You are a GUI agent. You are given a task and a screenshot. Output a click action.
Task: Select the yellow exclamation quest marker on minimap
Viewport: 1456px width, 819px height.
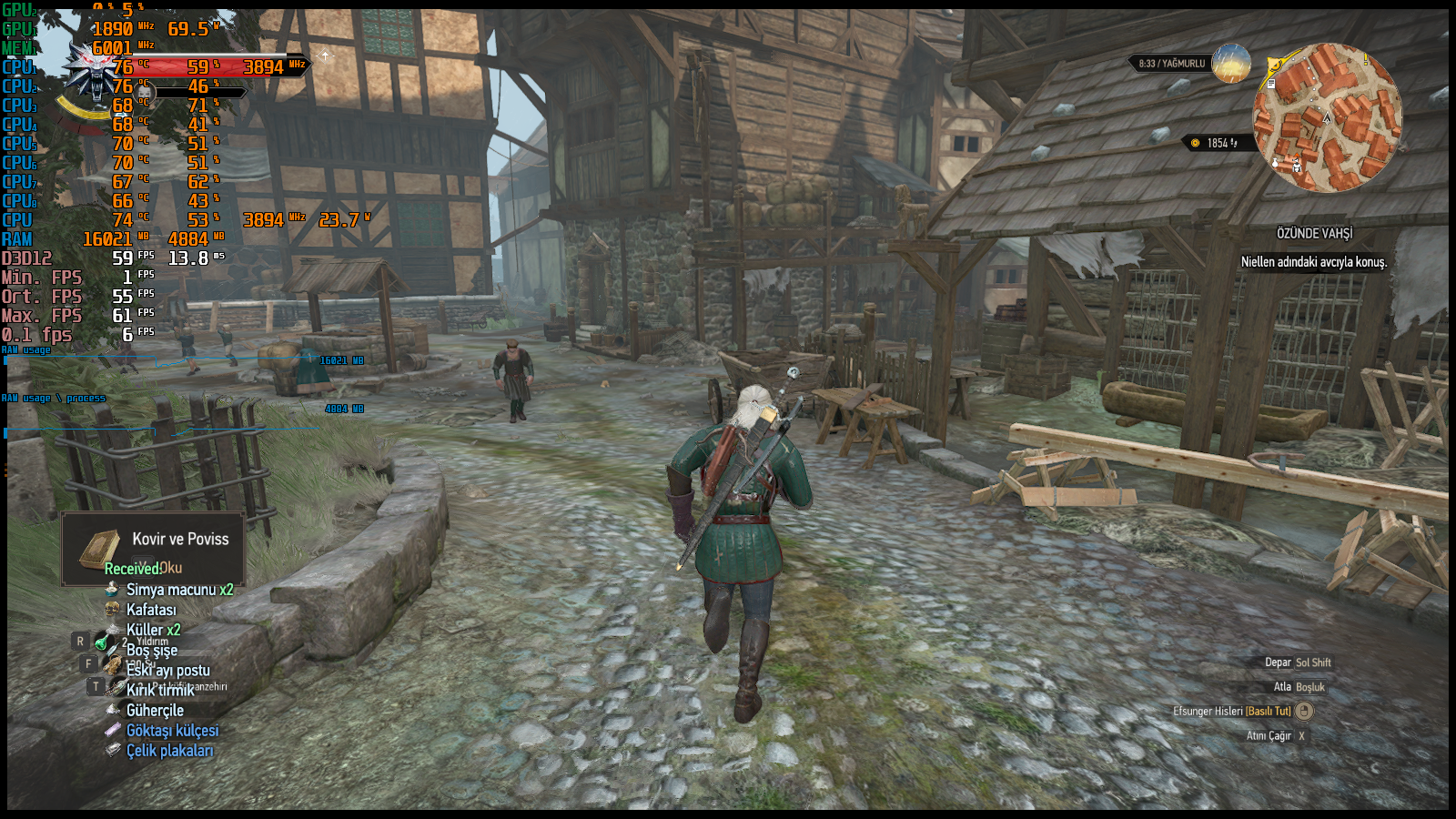(x=1366, y=58)
